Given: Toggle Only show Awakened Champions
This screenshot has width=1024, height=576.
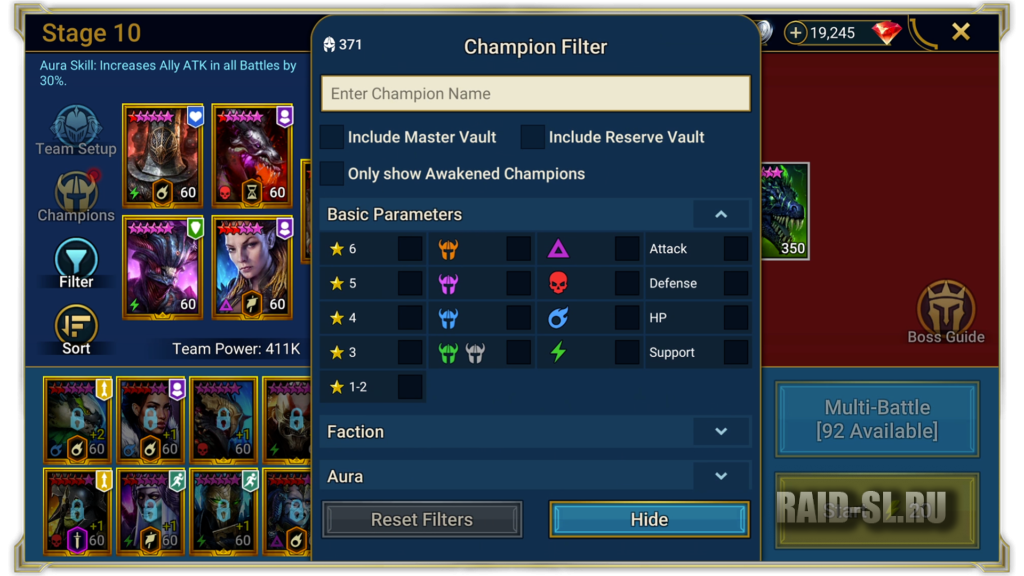Looking at the screenshot, I should tap(332, 173).
